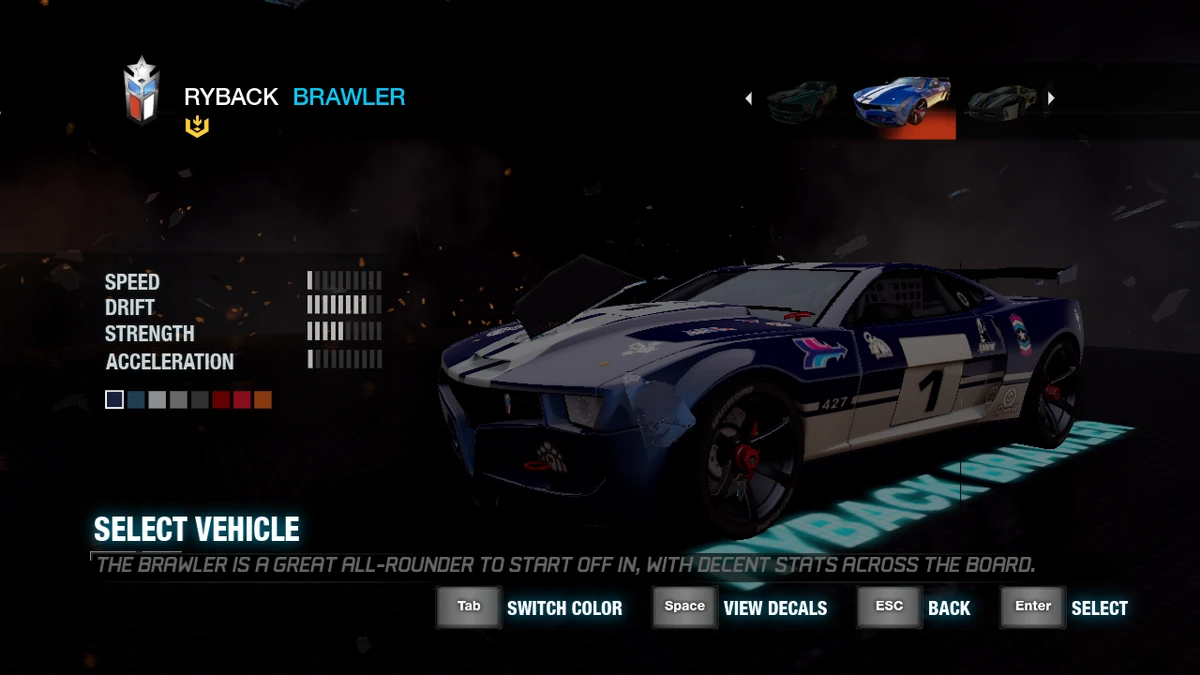This screenshot has height=675, width=1200.
Task: Select the charcoal color swatch
Action: coord(200,400)
